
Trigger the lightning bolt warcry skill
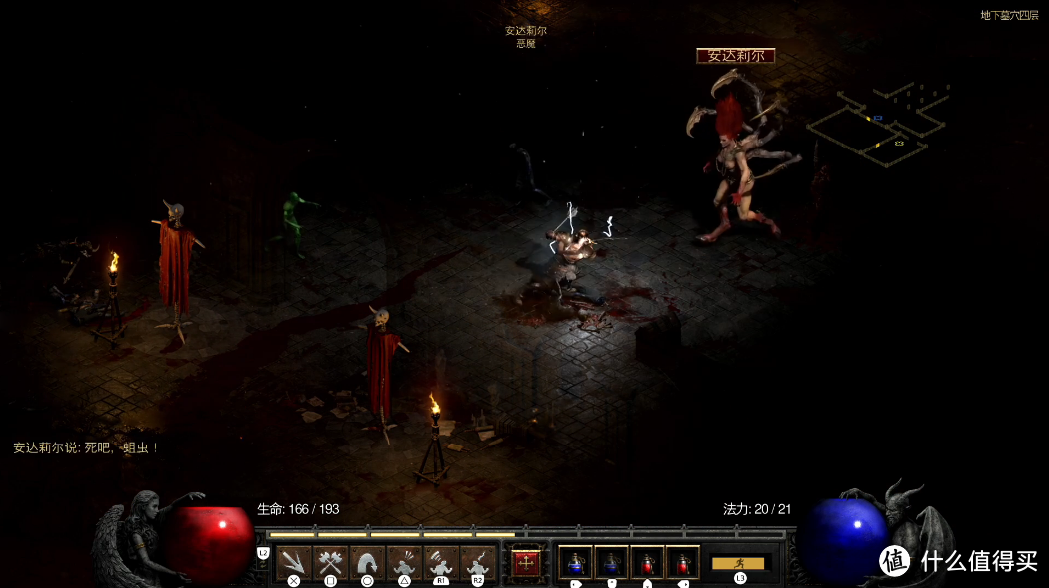pos(478,562)
